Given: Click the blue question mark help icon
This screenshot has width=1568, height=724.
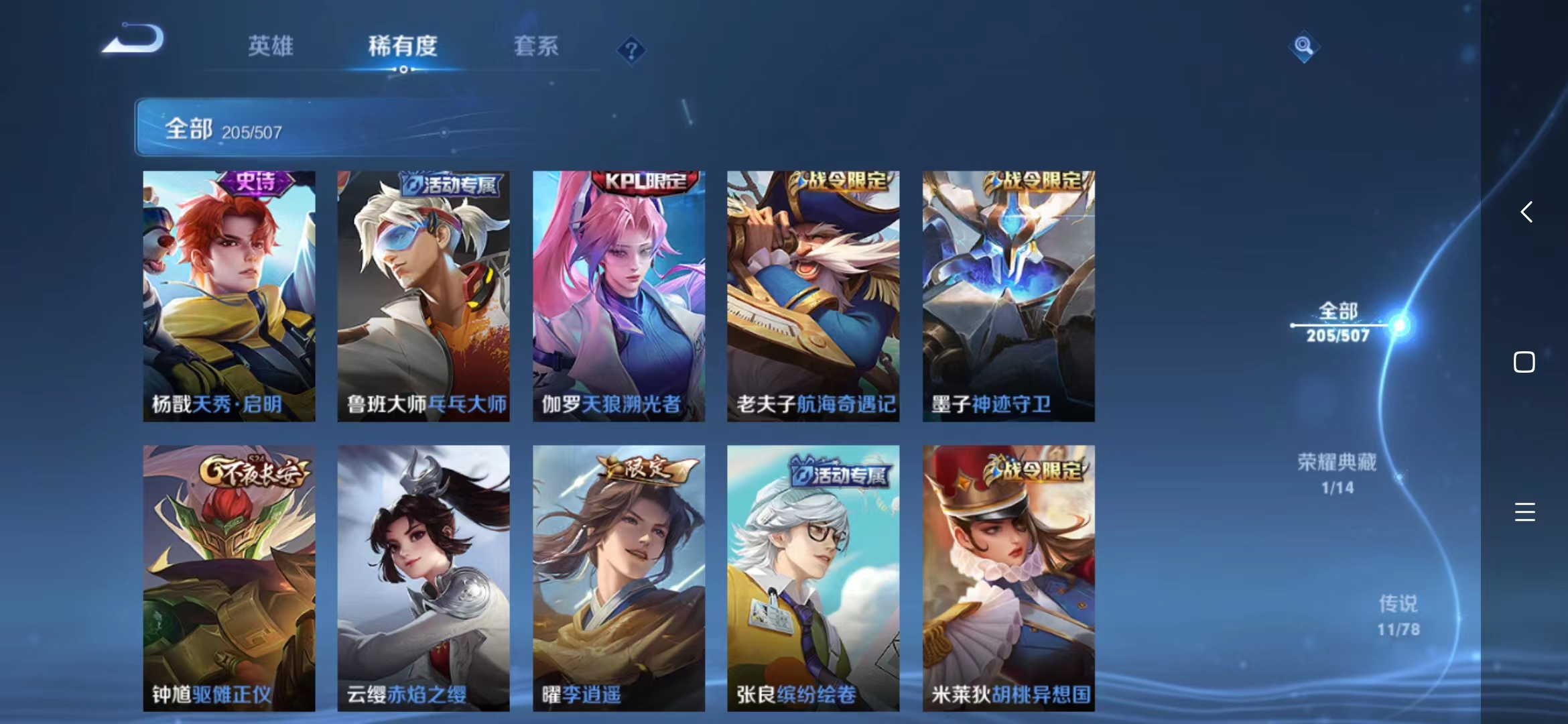Looking at the screenshot, I should point(633,49).
